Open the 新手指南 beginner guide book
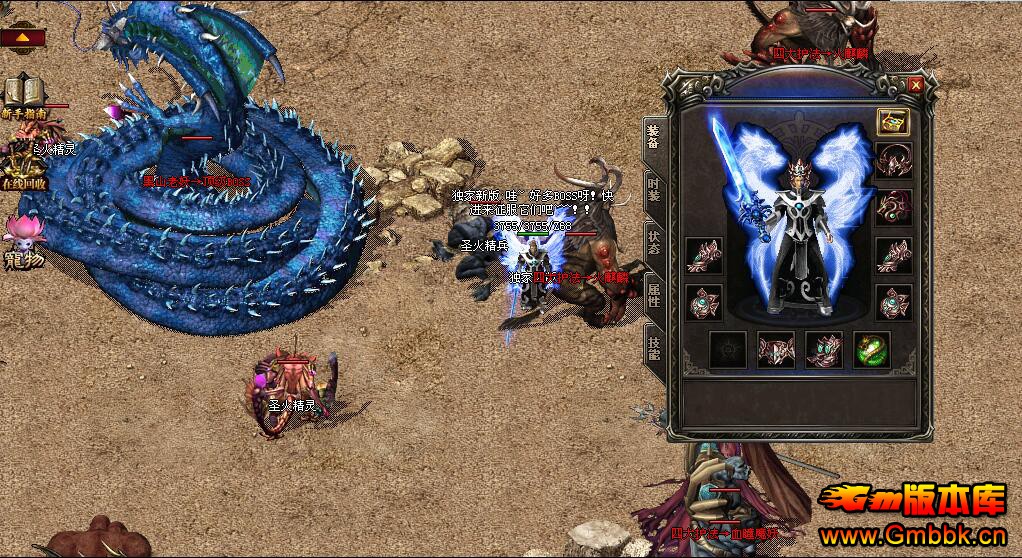This screenshot has width=1022, height=558. (20, 96)
